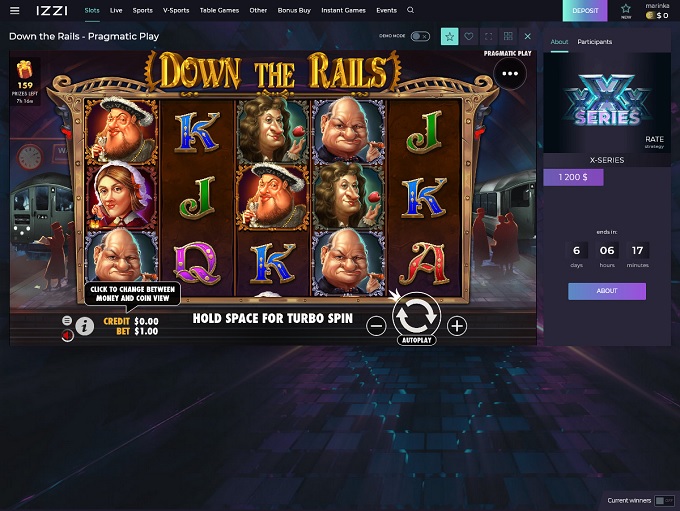Show the game info with the i icon

pyautogui.click(x=85, y=325)
